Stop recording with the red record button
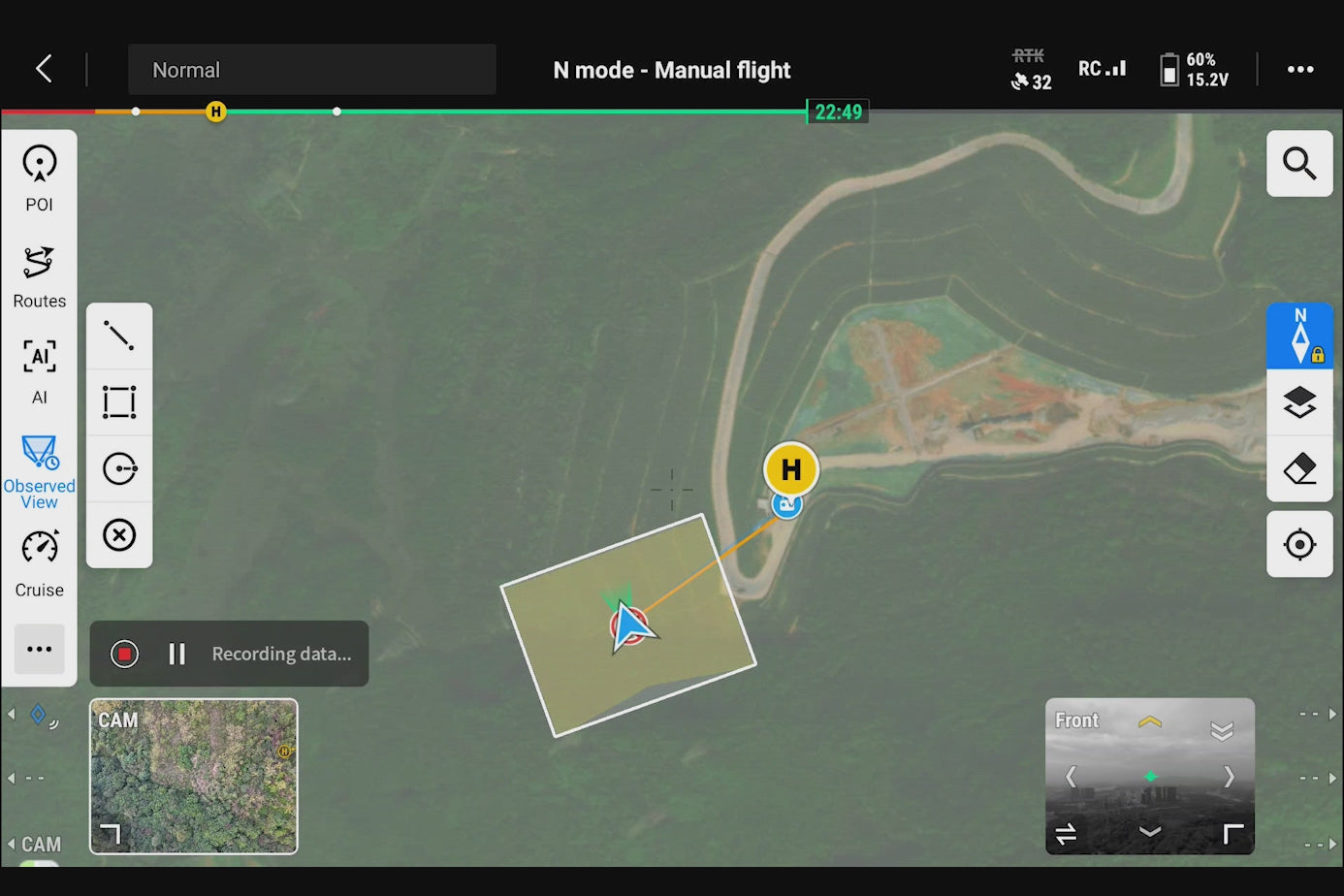Viewport: 1344px width, 896px height. 124,654
